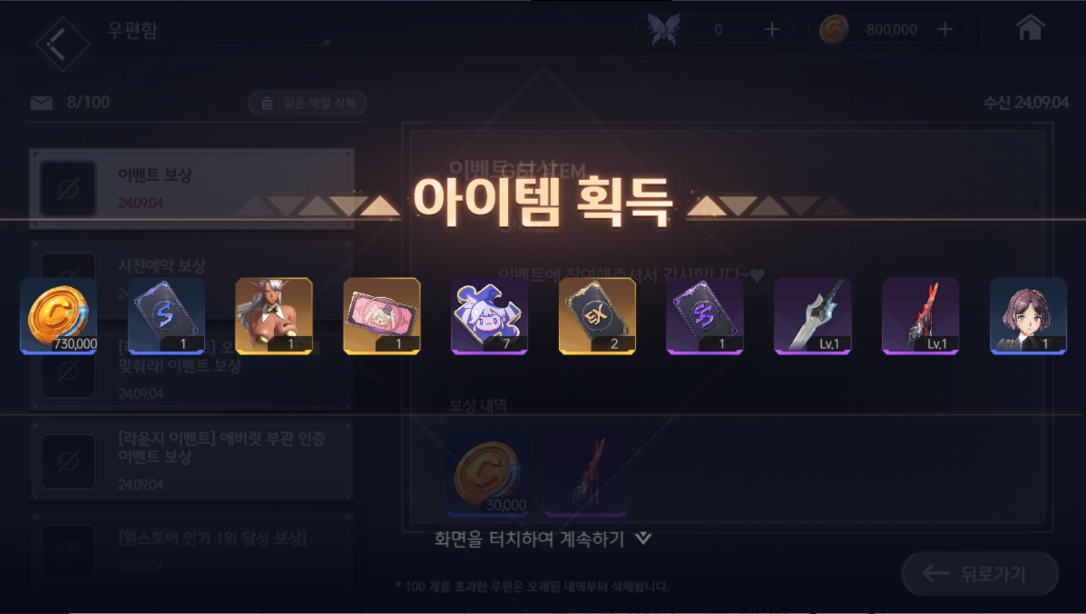Choose the blue S card item
The width and height of the screenshot is (1086, 614).
tap(167, 316)
